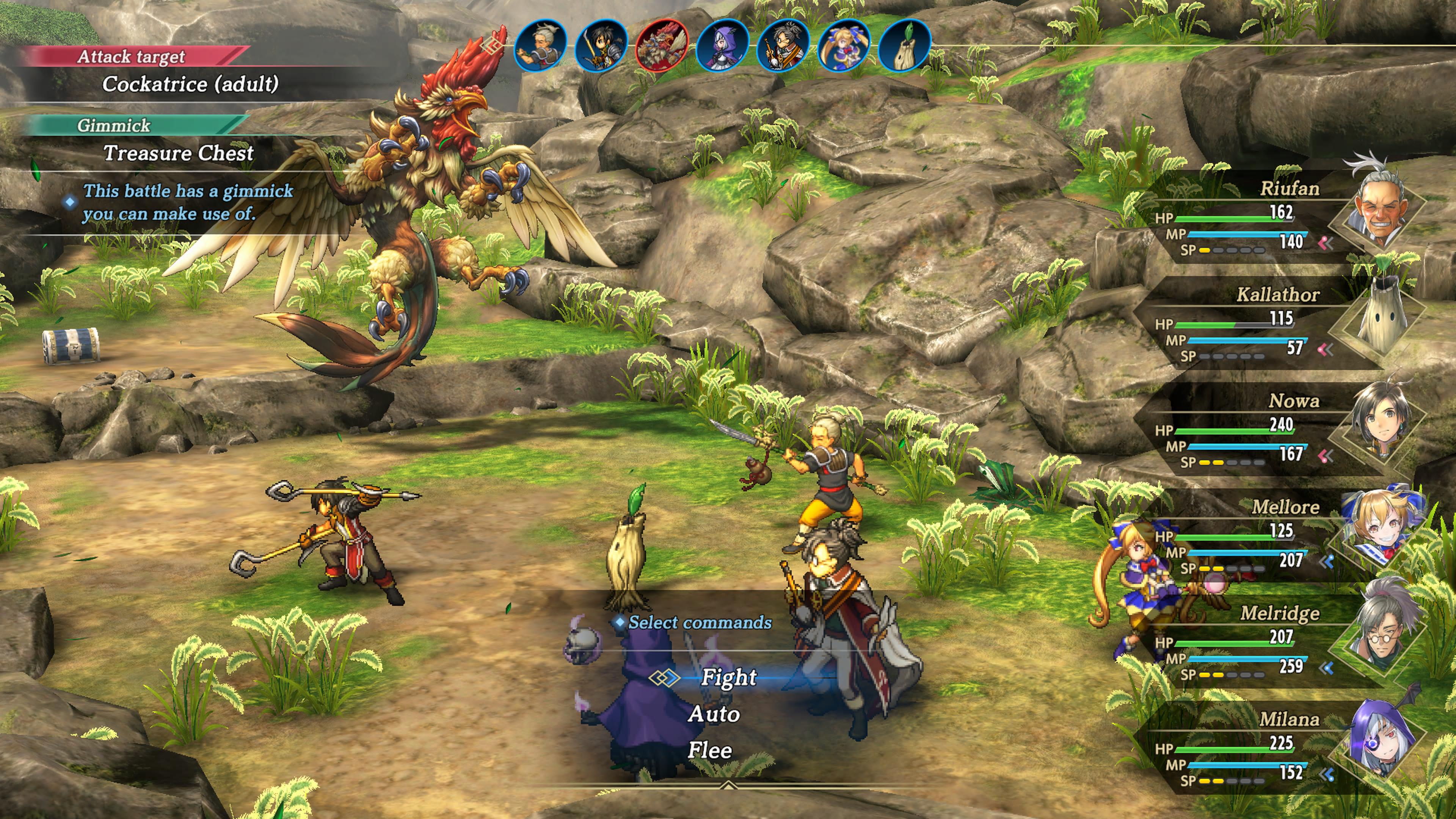
Task: Choose the Fight command
Action: 728,677
